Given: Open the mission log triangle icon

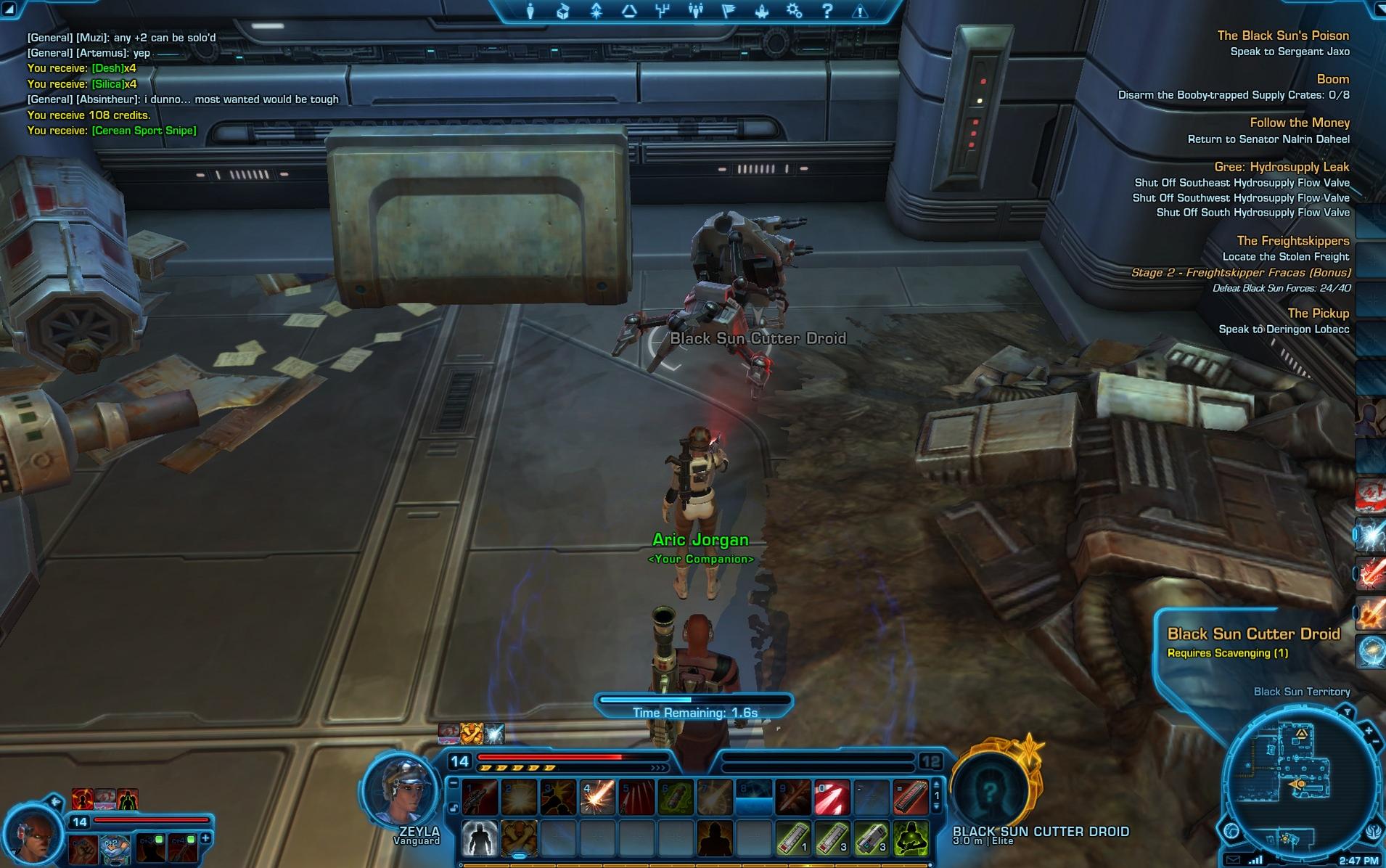Looking at the screenshot, I should (x=629, y=11).
